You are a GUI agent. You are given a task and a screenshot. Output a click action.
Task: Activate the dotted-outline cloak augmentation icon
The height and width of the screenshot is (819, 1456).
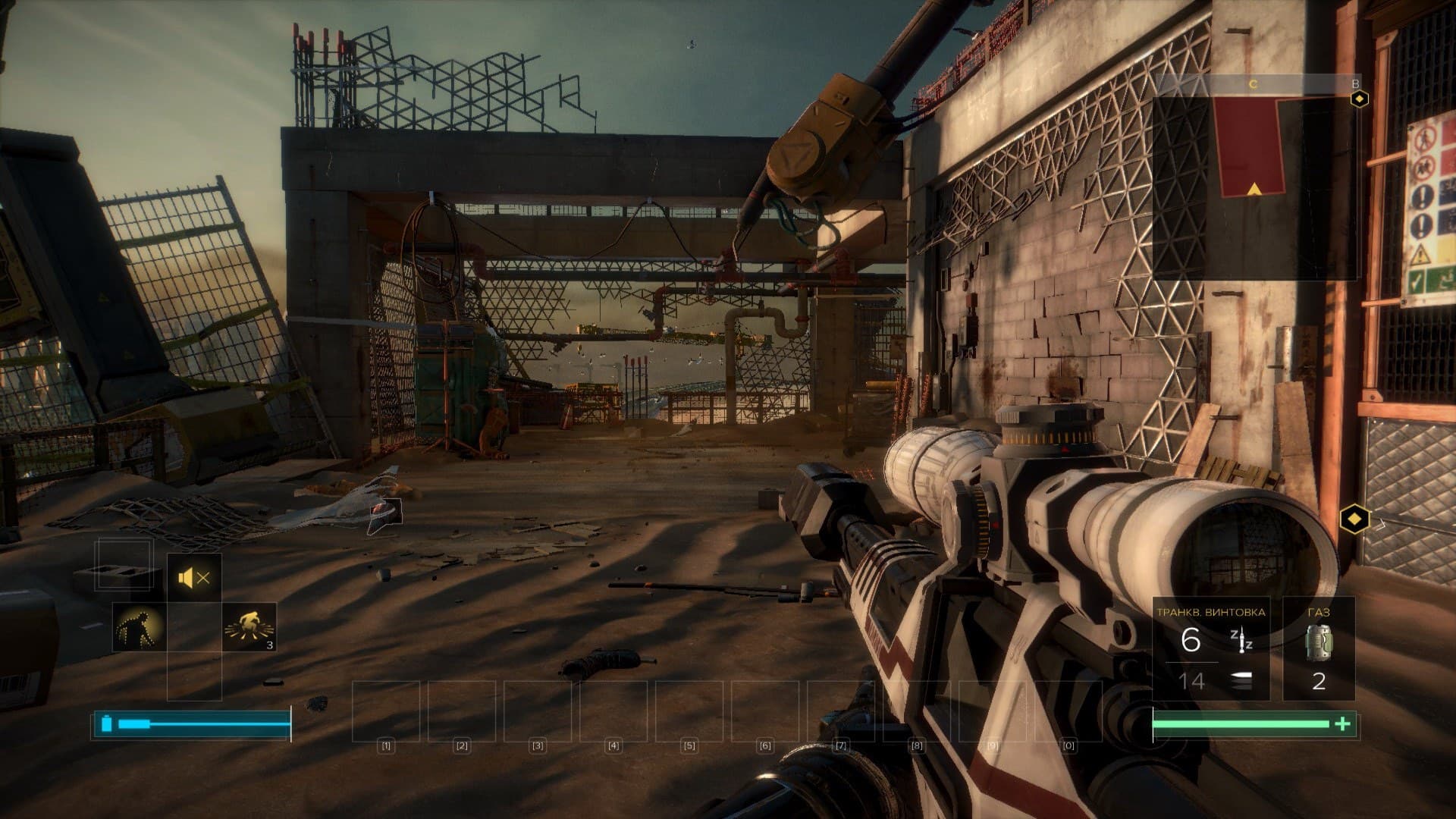(139, 627)
